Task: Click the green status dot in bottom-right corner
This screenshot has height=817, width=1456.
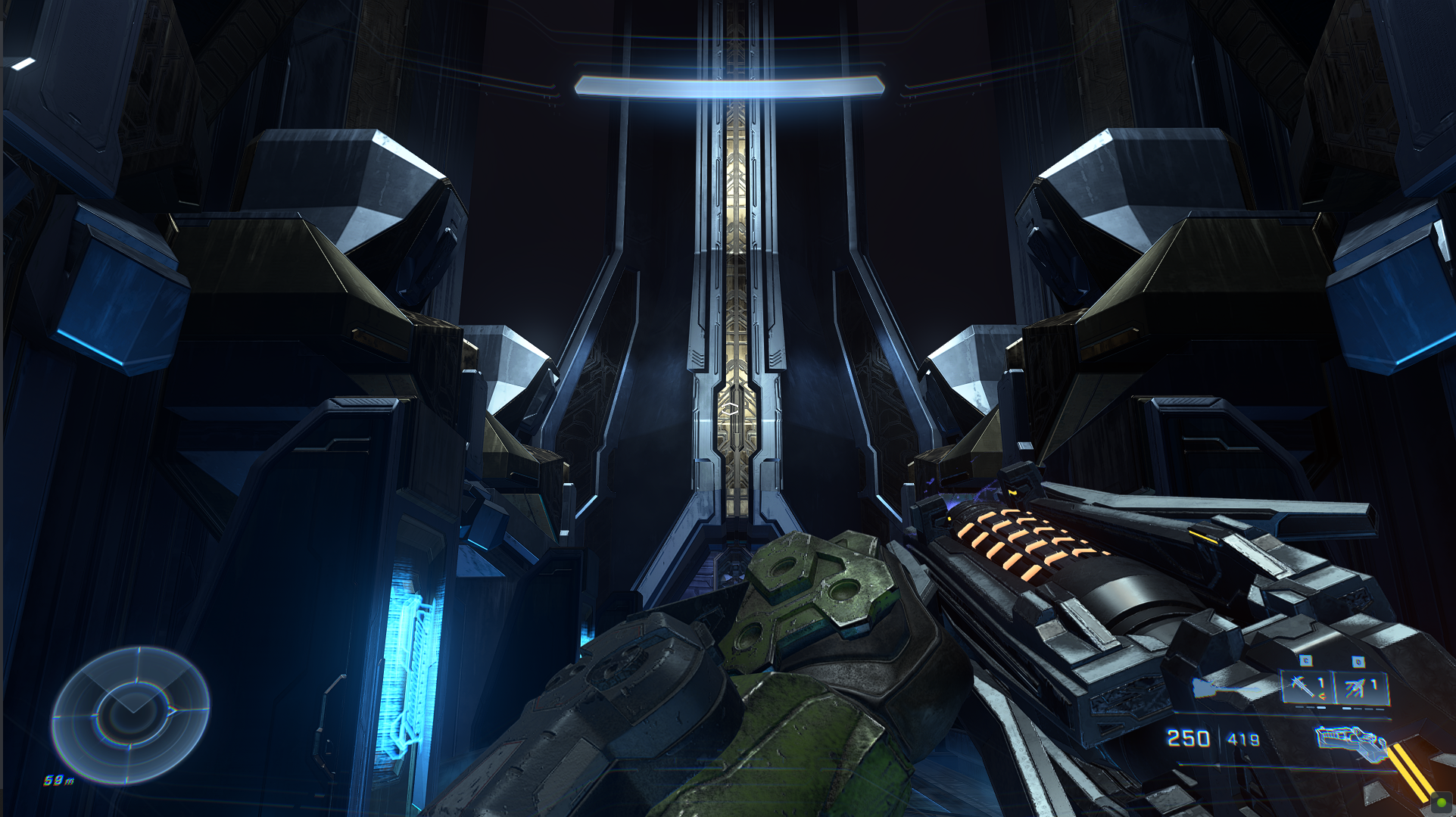Action: pos(1442,802)
